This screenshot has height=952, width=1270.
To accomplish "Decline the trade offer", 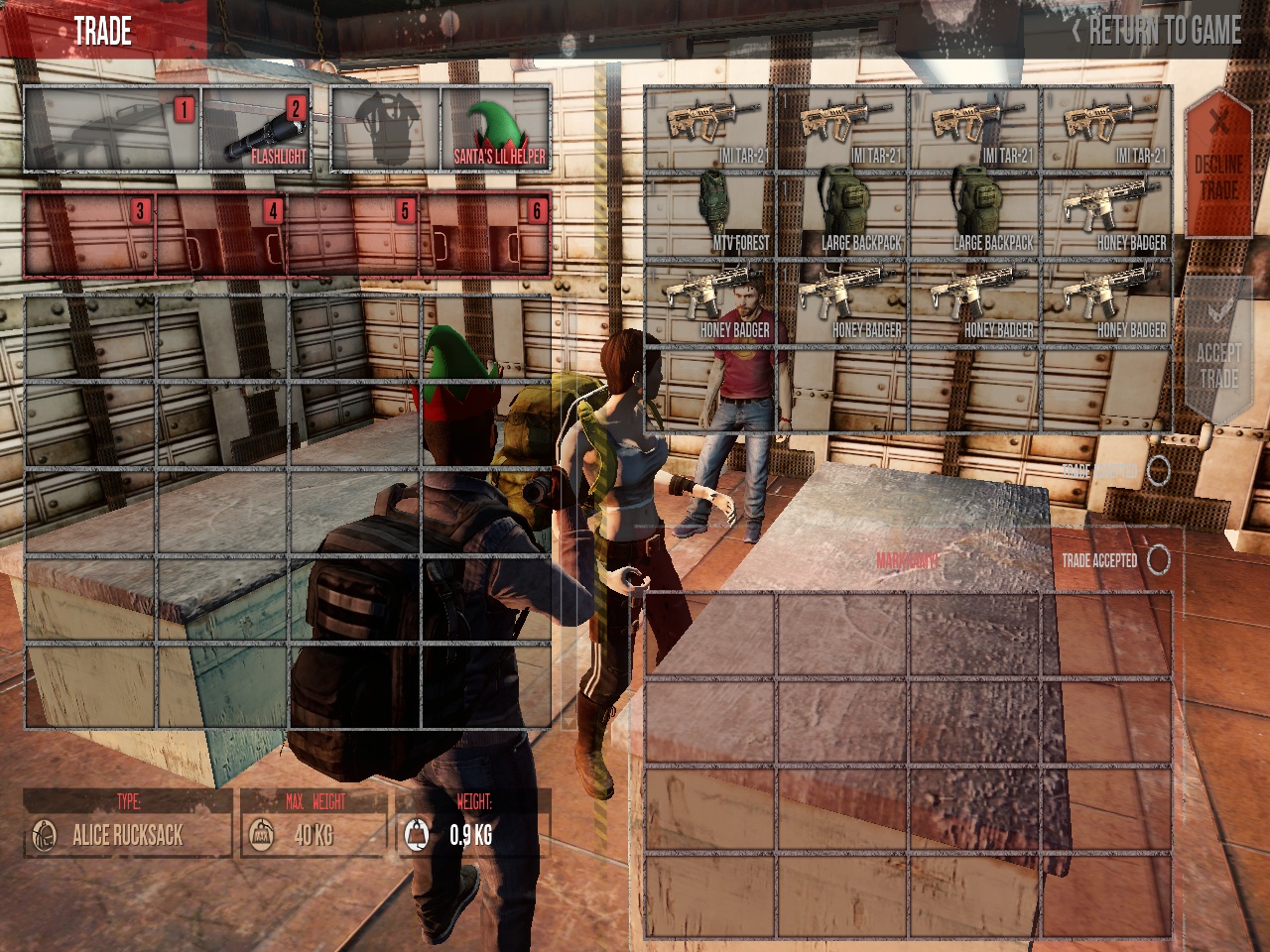I will (x=1218, y=164).
